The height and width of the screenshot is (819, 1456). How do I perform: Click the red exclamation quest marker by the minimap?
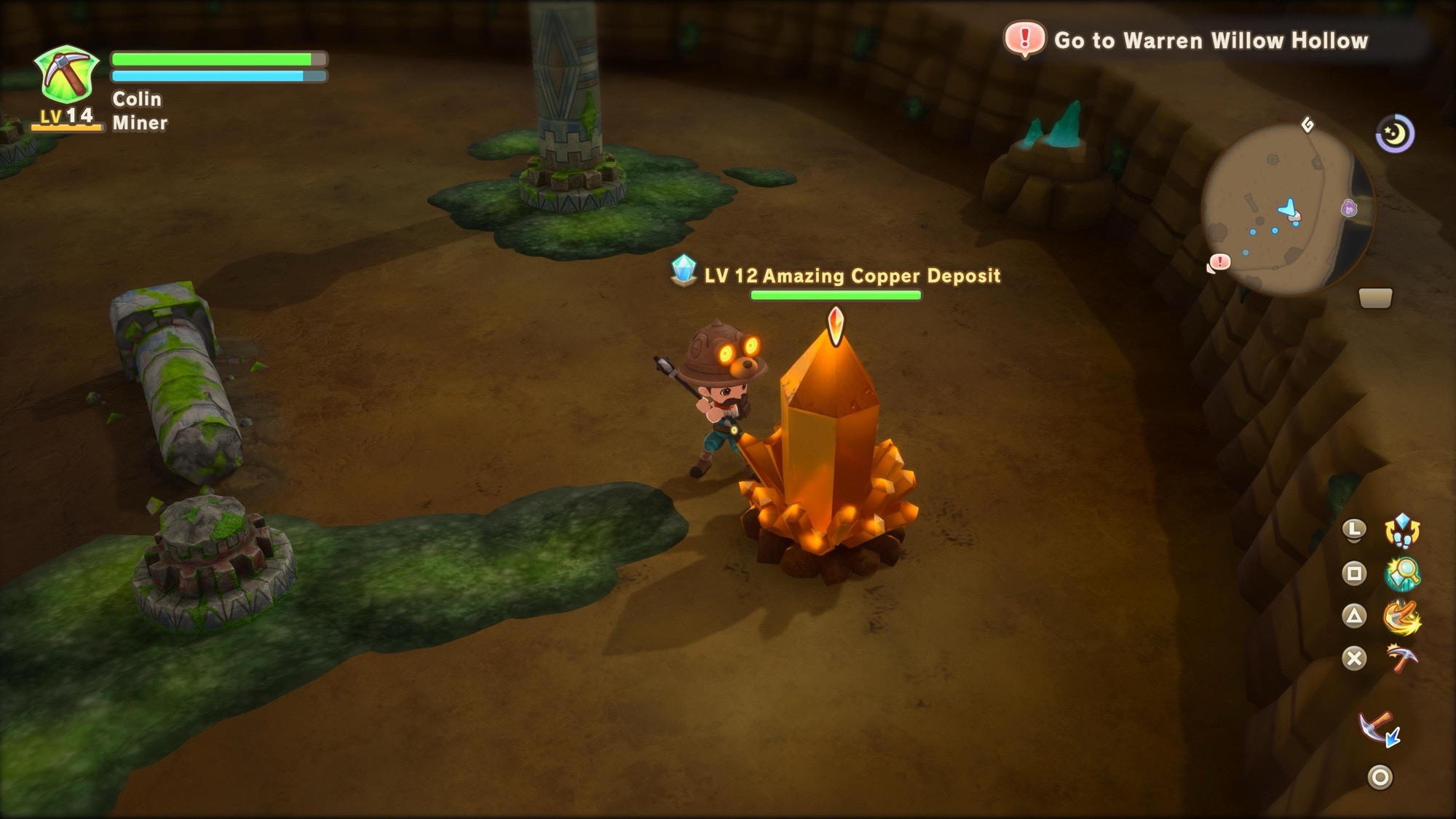[1219, 262]
